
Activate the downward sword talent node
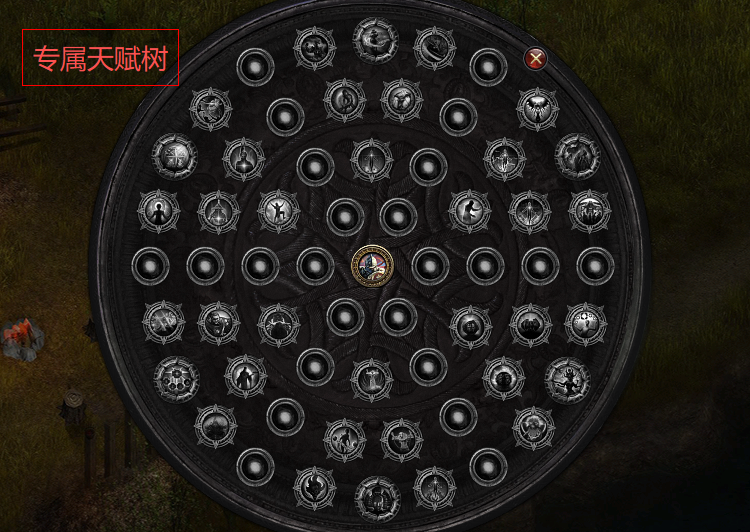pos(372,159)
